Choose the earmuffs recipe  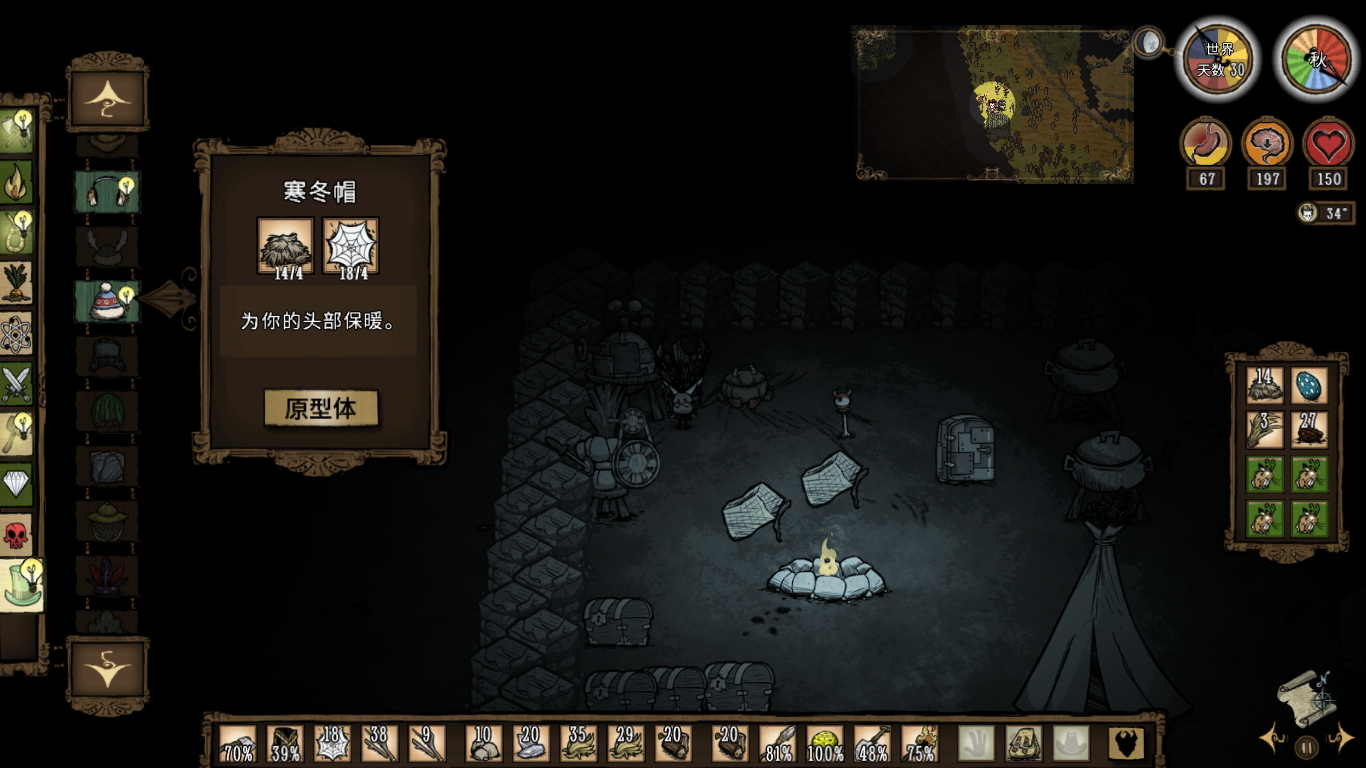point(107,192)
